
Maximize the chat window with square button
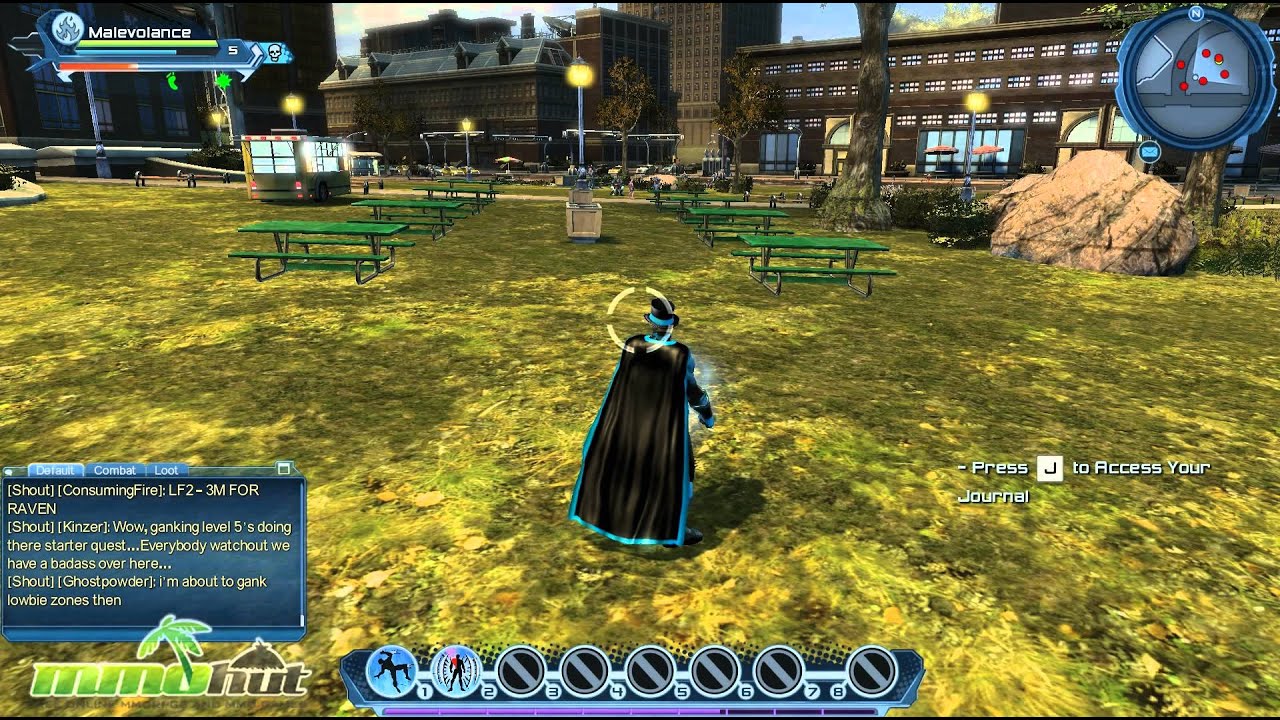(284, 468)
